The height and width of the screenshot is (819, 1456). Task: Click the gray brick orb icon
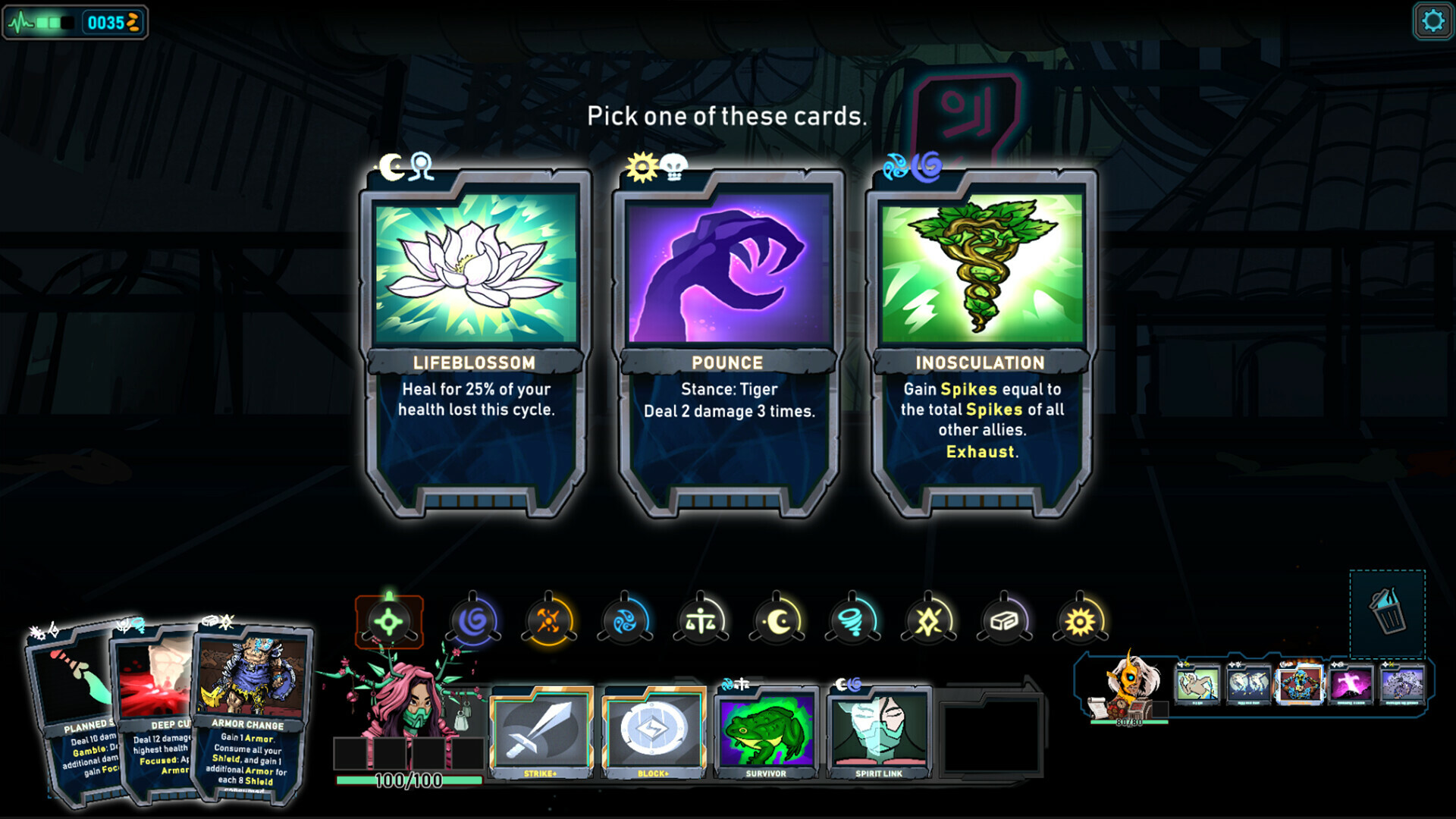point(1006,620)
